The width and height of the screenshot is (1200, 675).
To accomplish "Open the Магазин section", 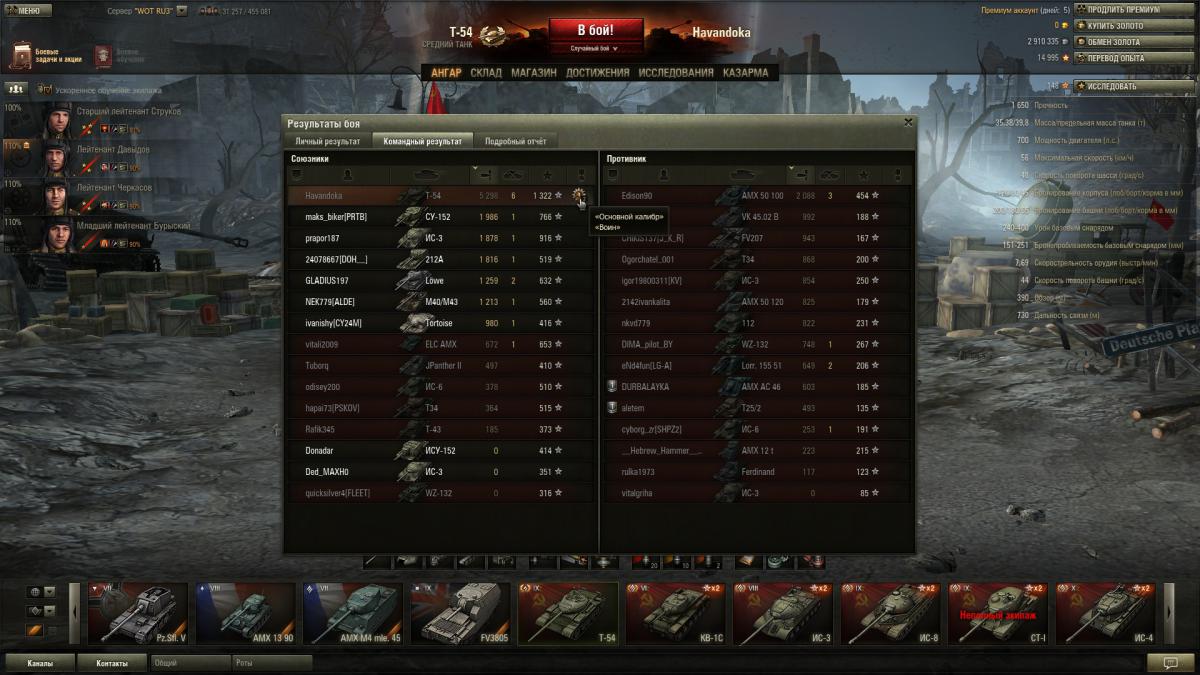I will click(534, 73).
